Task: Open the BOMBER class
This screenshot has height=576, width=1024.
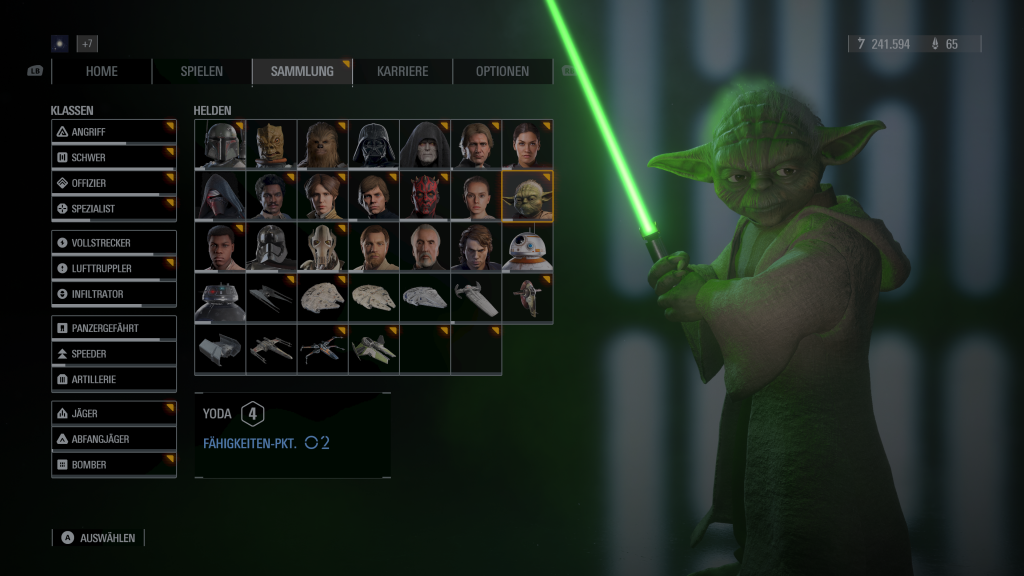Action: (114, 465)
